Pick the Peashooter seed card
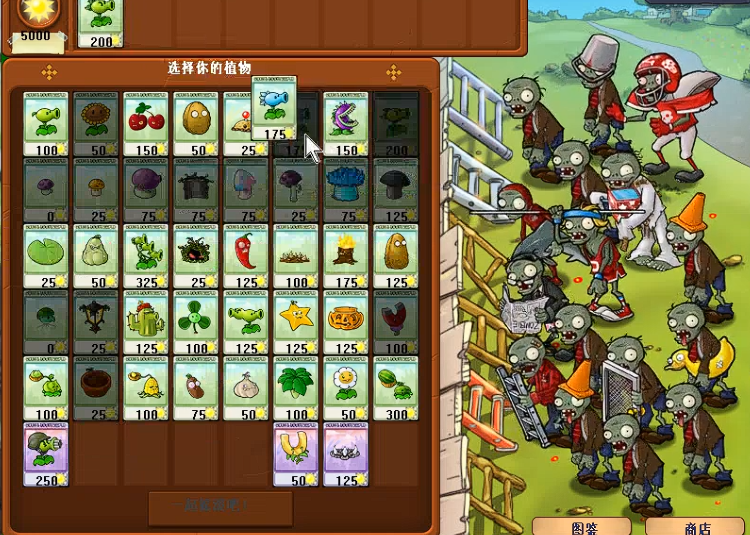The image size is (750, 535). 46,123
